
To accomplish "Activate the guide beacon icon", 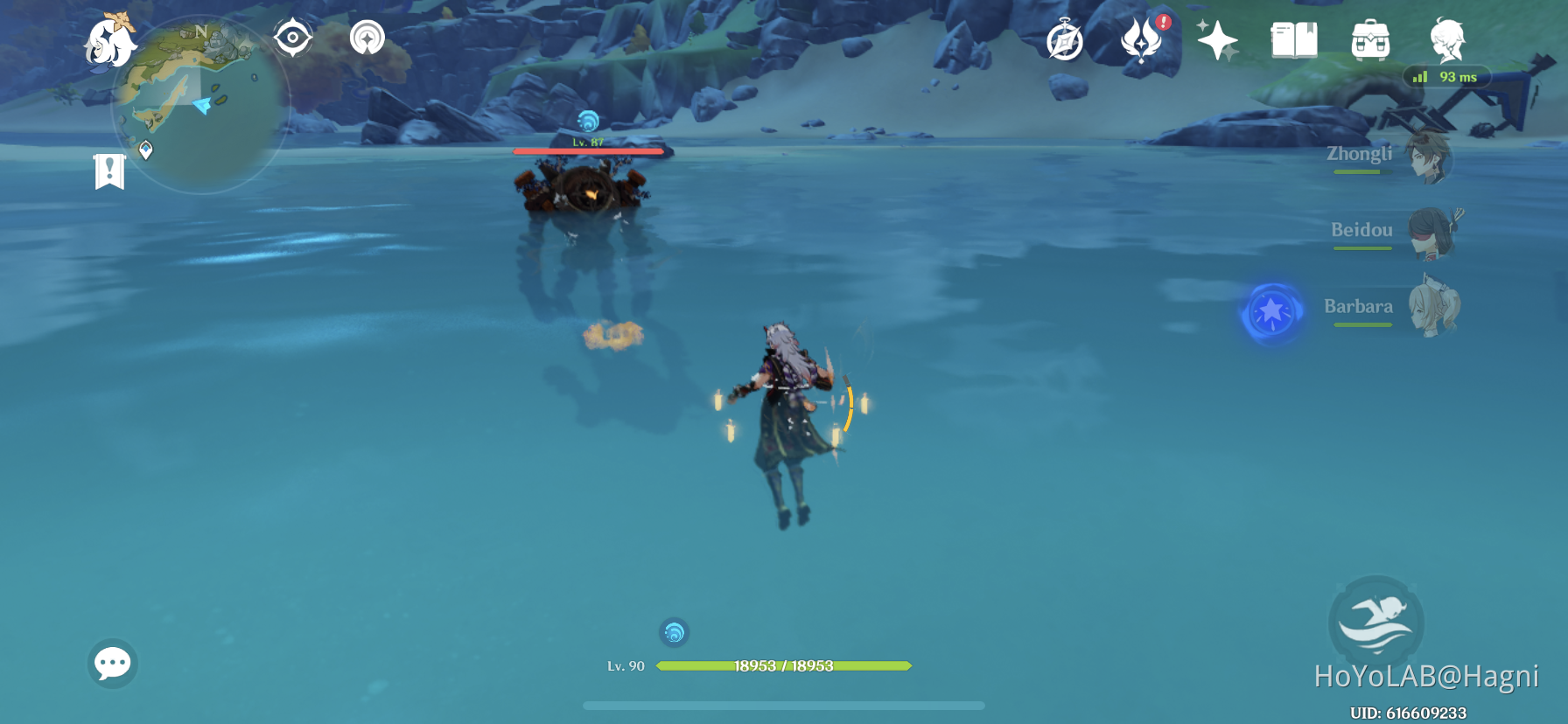I will [x=367, y=37].
